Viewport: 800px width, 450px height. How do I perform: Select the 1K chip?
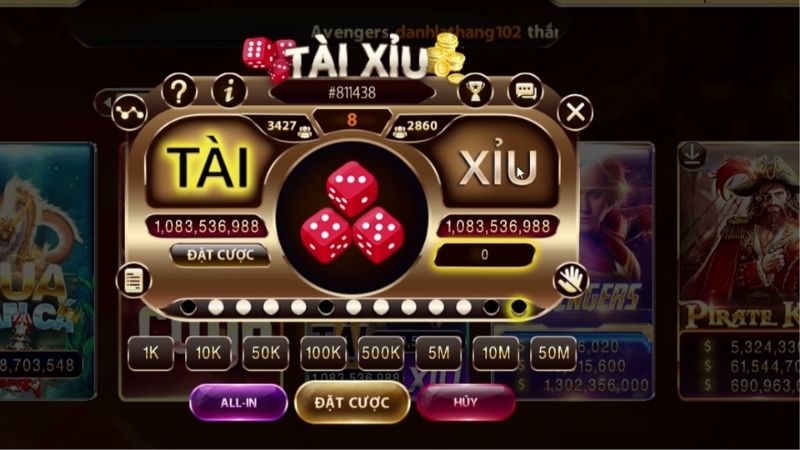point(151,353)
